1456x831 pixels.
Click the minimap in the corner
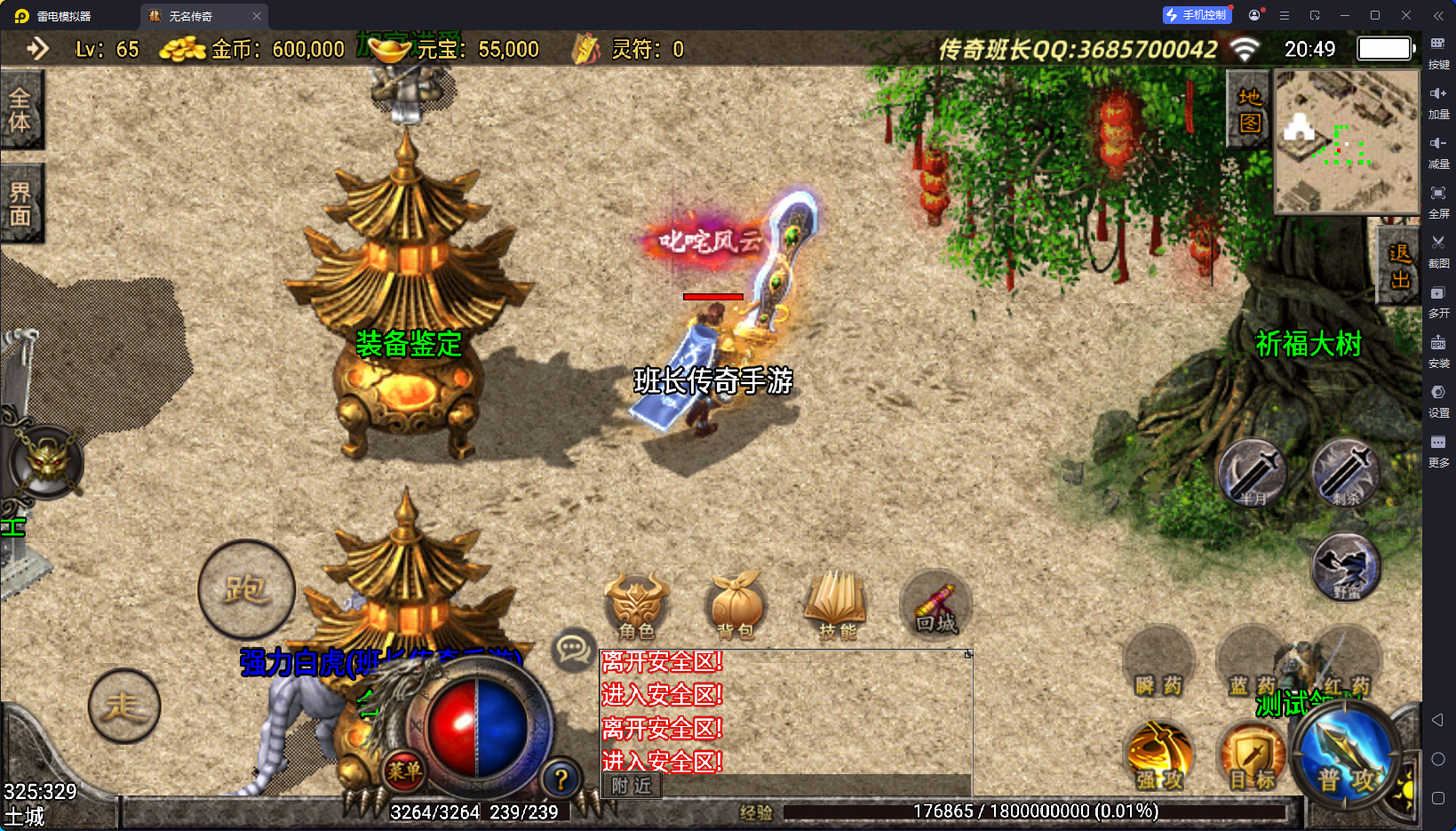click(x=1347, y=141)
